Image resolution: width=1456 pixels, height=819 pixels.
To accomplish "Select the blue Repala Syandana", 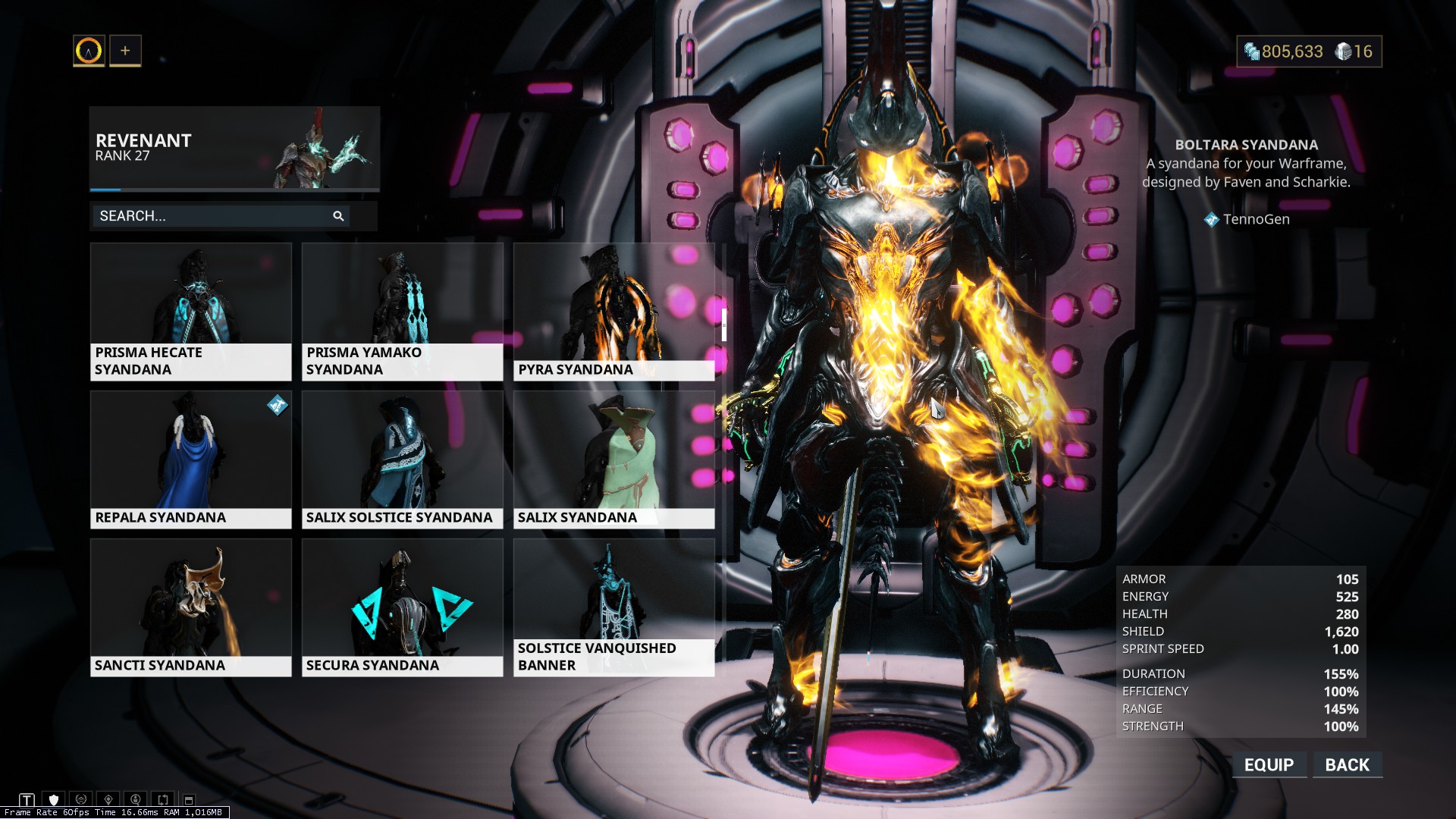I will pos(190,459).
